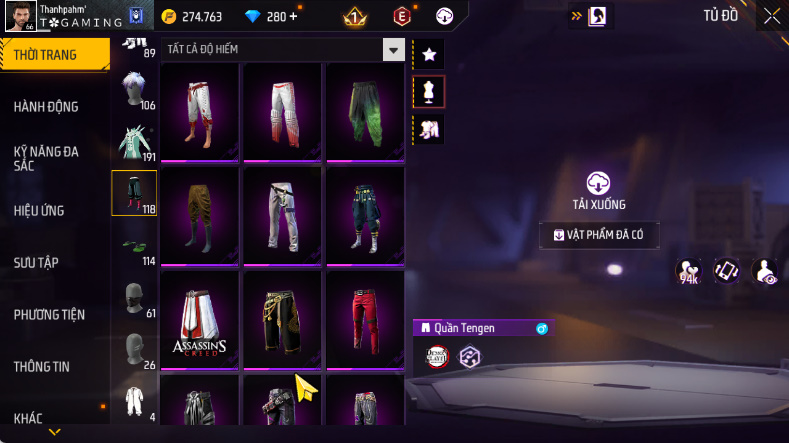Select the Assassin's Creed pants item
The height and width of the screenshot is (443, 789).
click(198, 320)
